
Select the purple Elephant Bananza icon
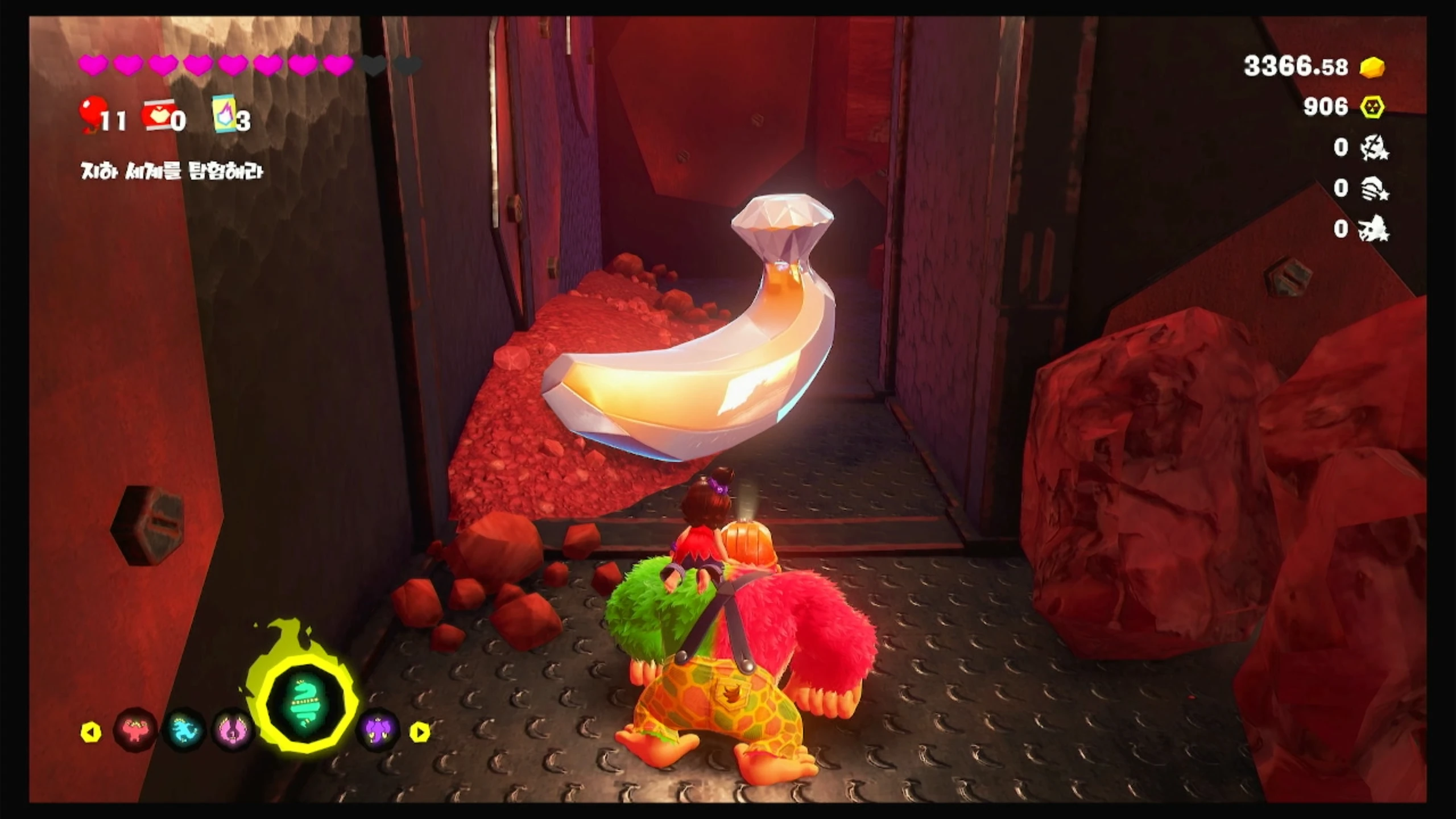(378, 731)
